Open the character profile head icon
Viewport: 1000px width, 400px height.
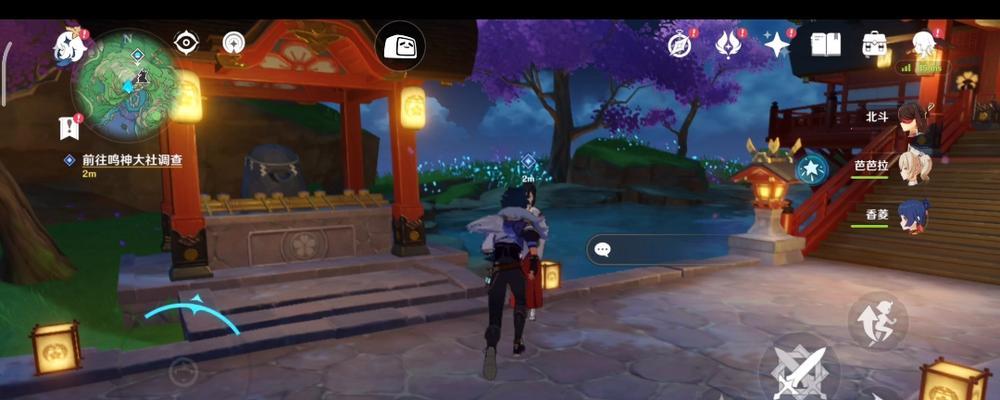coord(922,44)
